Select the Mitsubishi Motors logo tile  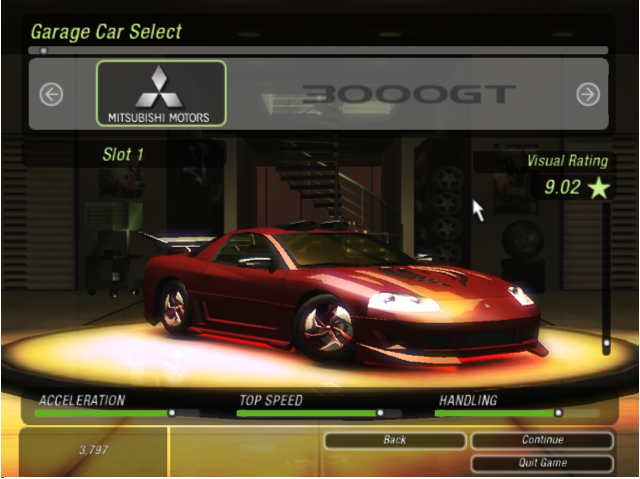[161, 94]
